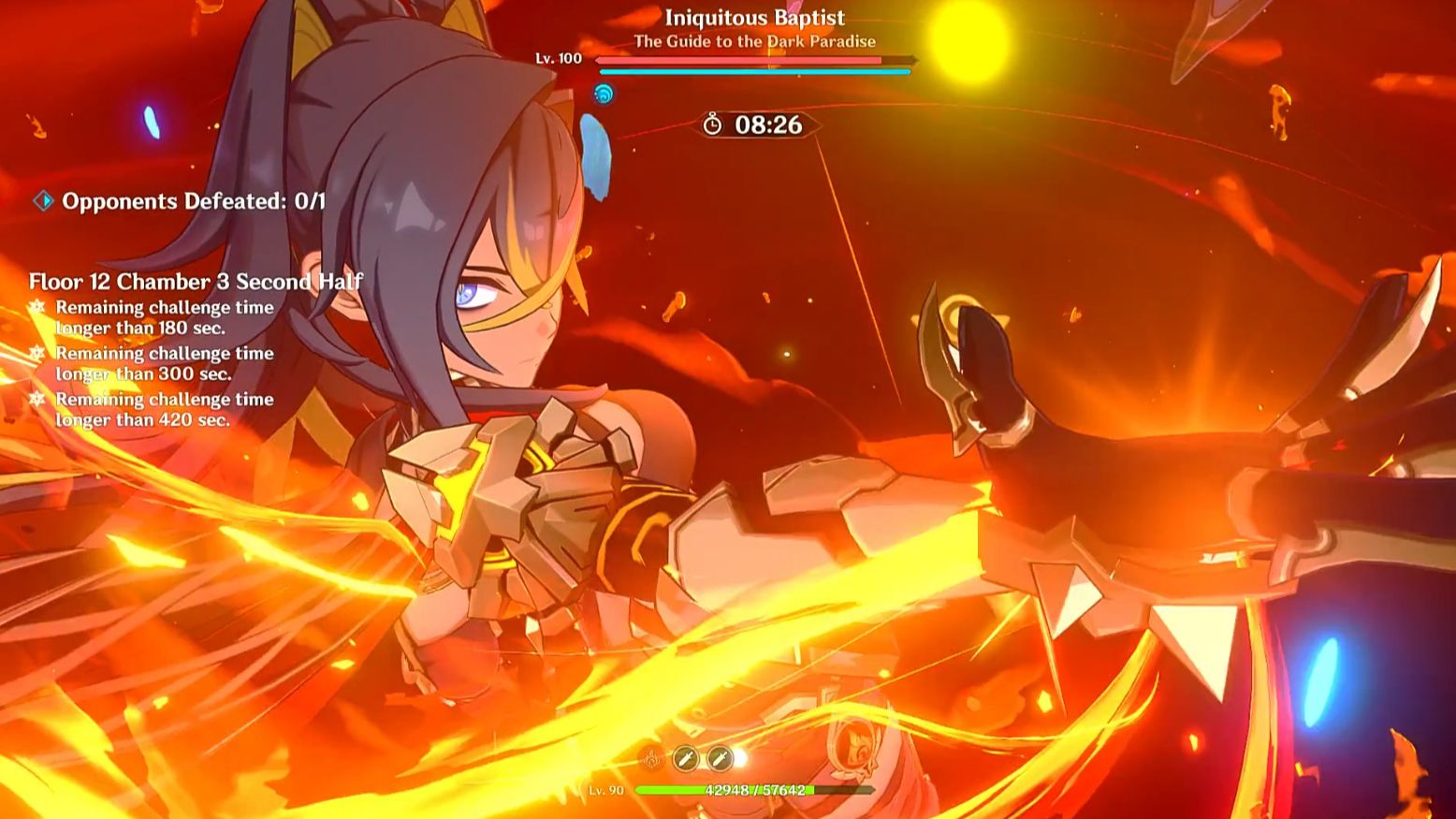
Task: Open The Guide to the Dark Paradise subtitle
Action: 754,41
